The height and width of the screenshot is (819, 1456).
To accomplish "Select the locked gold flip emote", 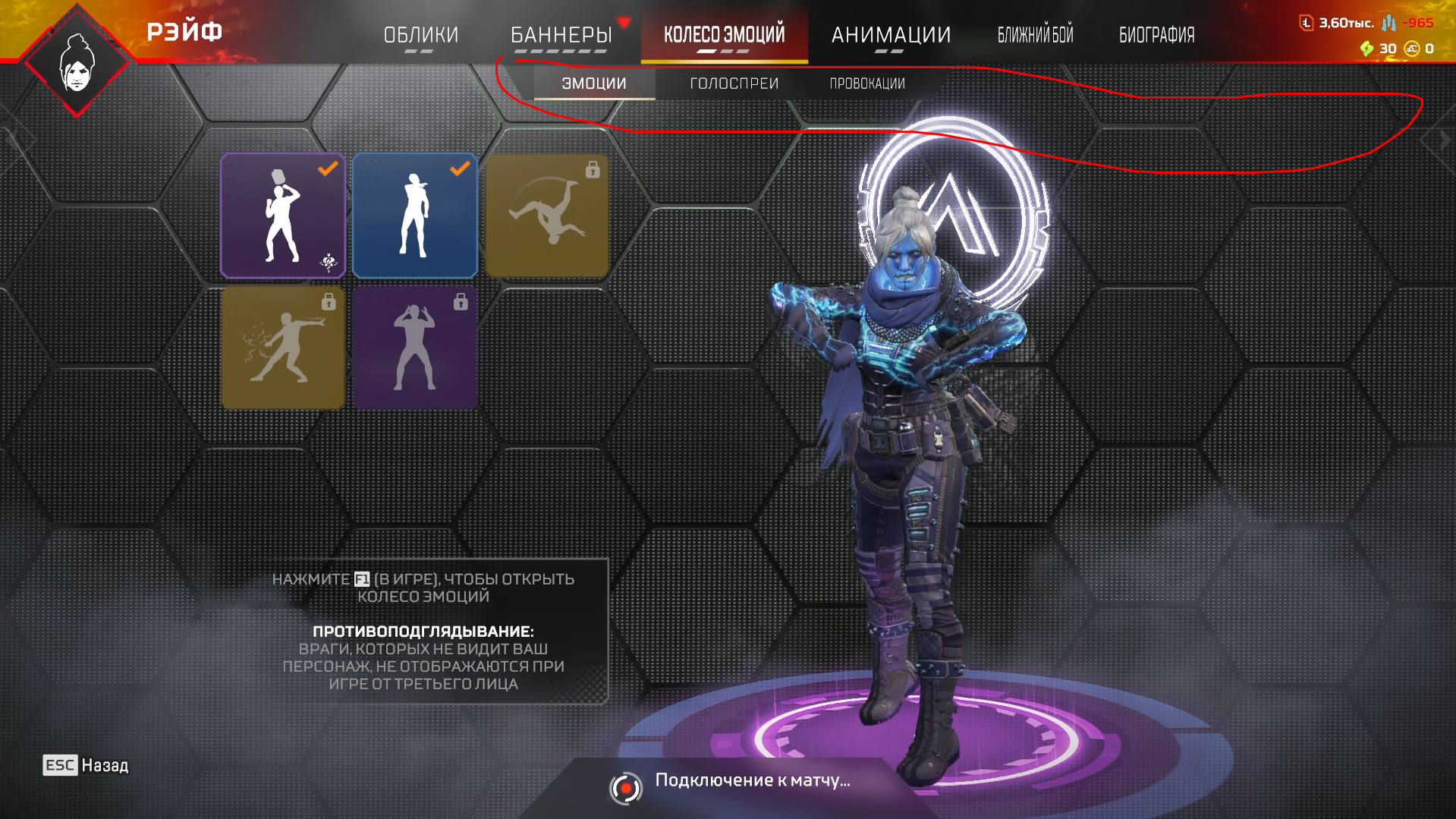I will (x=547, y=216).
